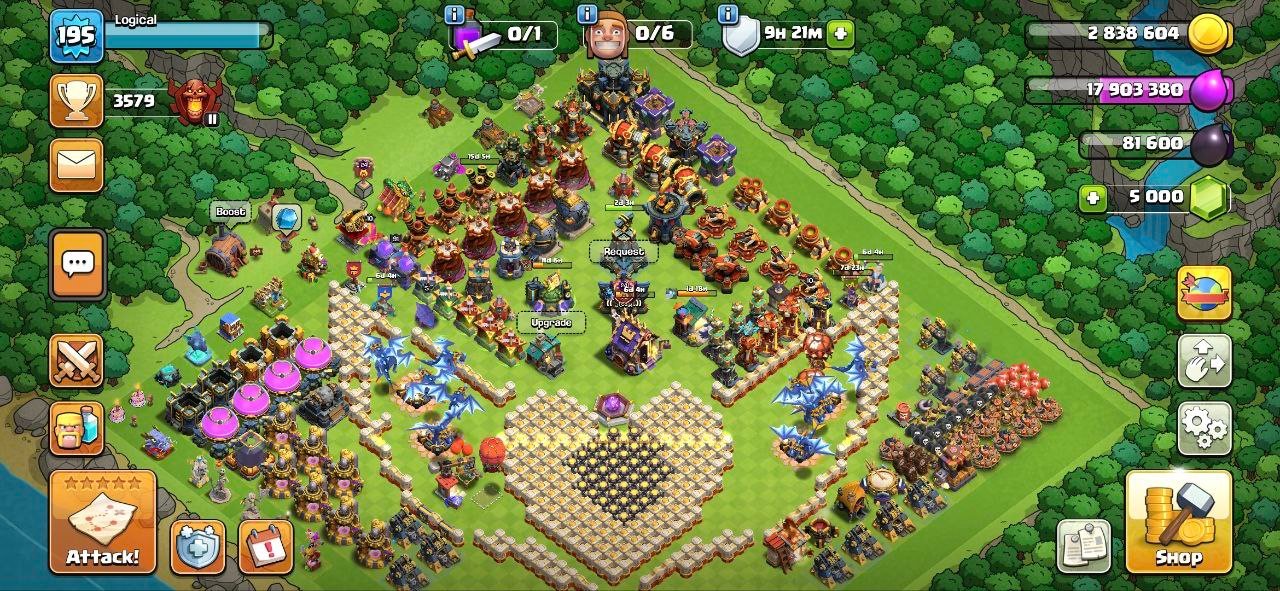Check the mail envelope inbox

77,165
